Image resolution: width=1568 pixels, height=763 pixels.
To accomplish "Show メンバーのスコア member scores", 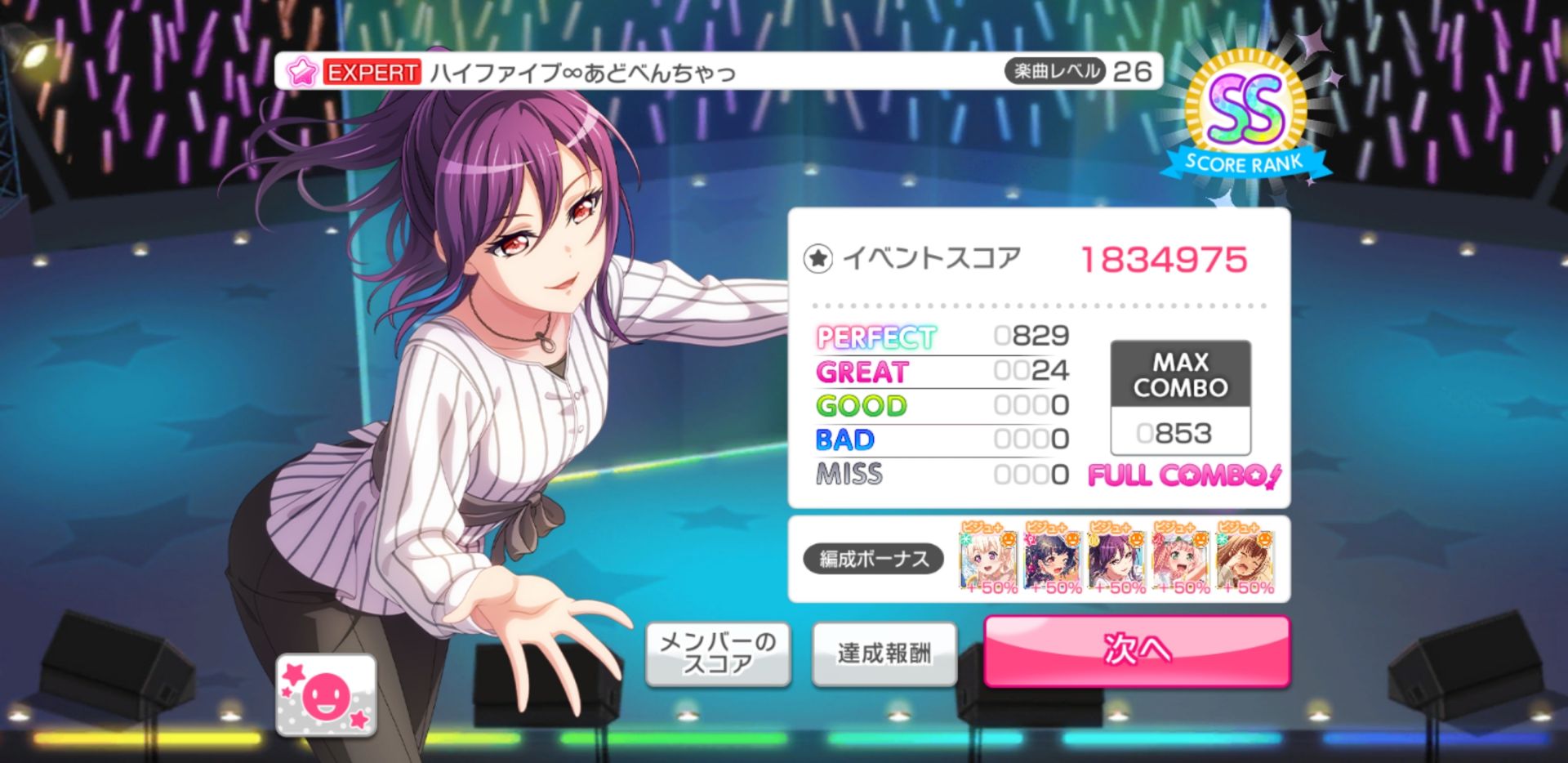I will (x=717, y=654).
